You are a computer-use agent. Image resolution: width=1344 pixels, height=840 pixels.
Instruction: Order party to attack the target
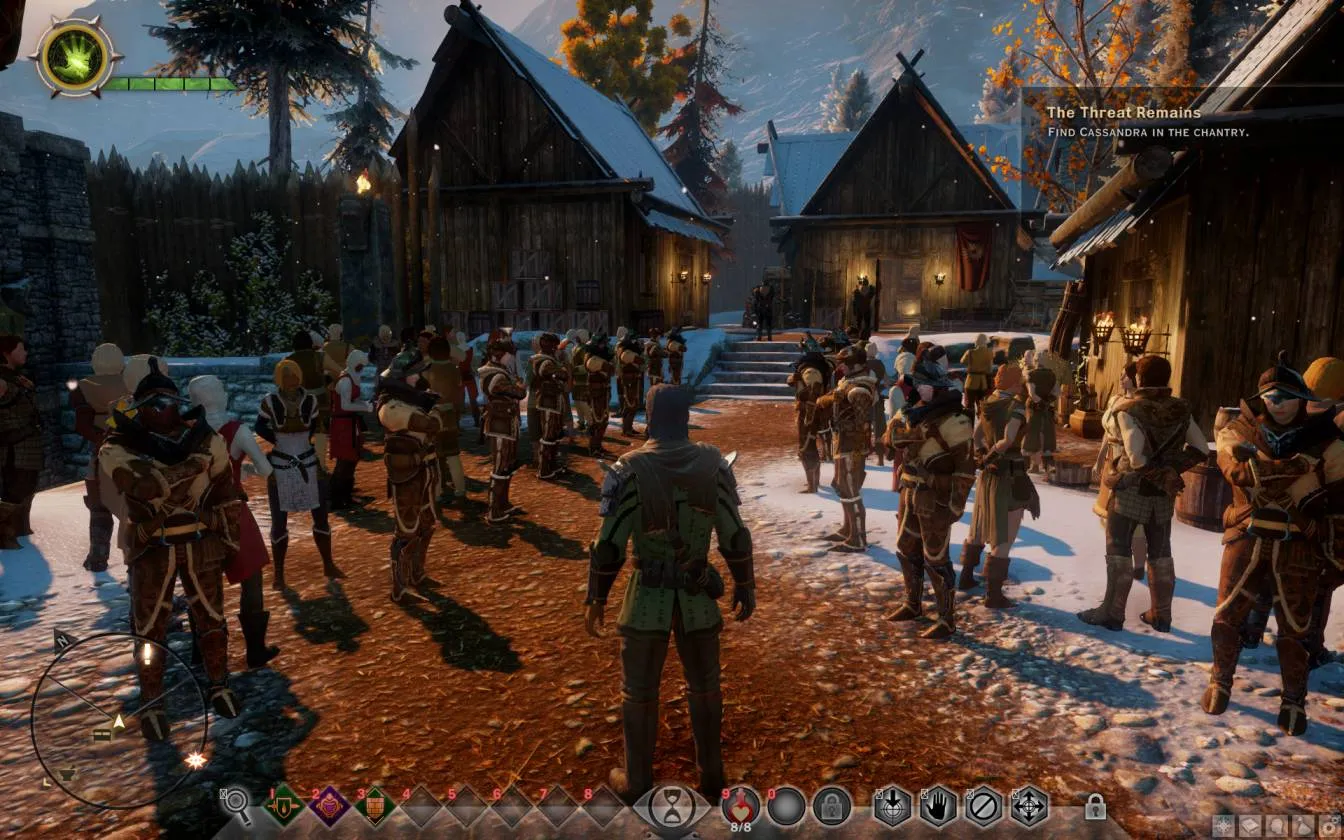(893, 805)
